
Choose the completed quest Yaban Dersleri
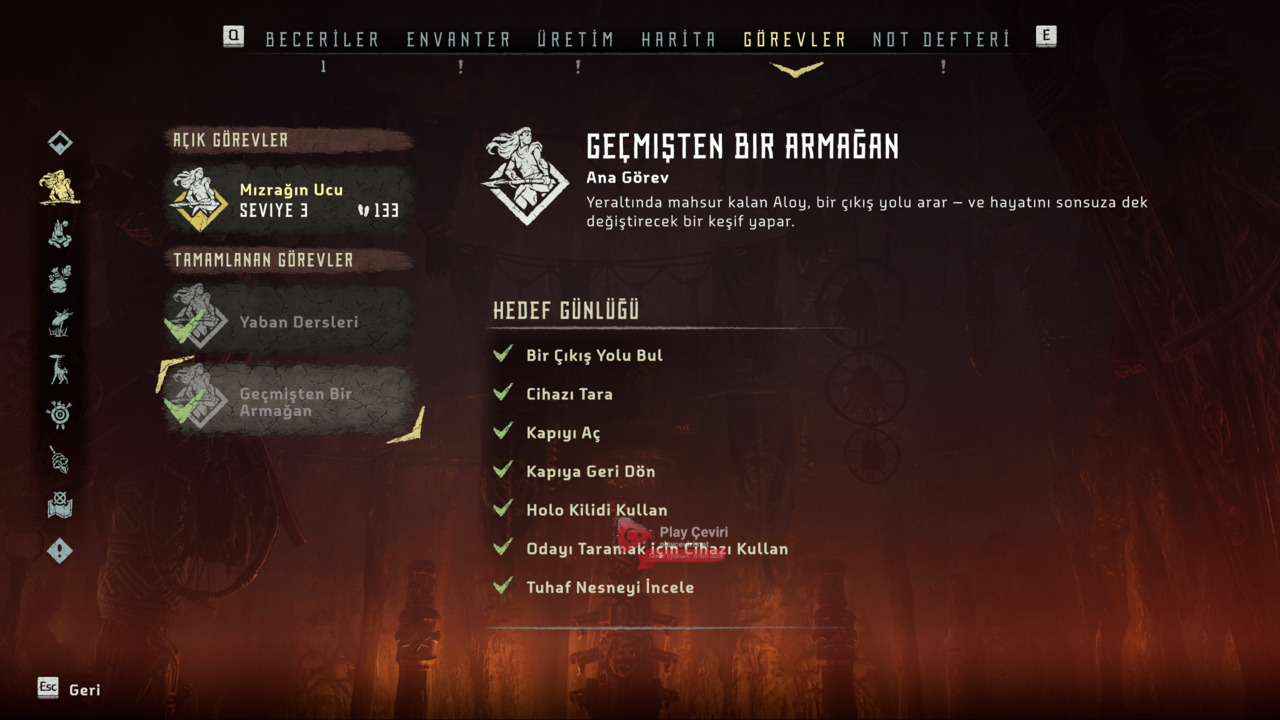pos(291,321)
